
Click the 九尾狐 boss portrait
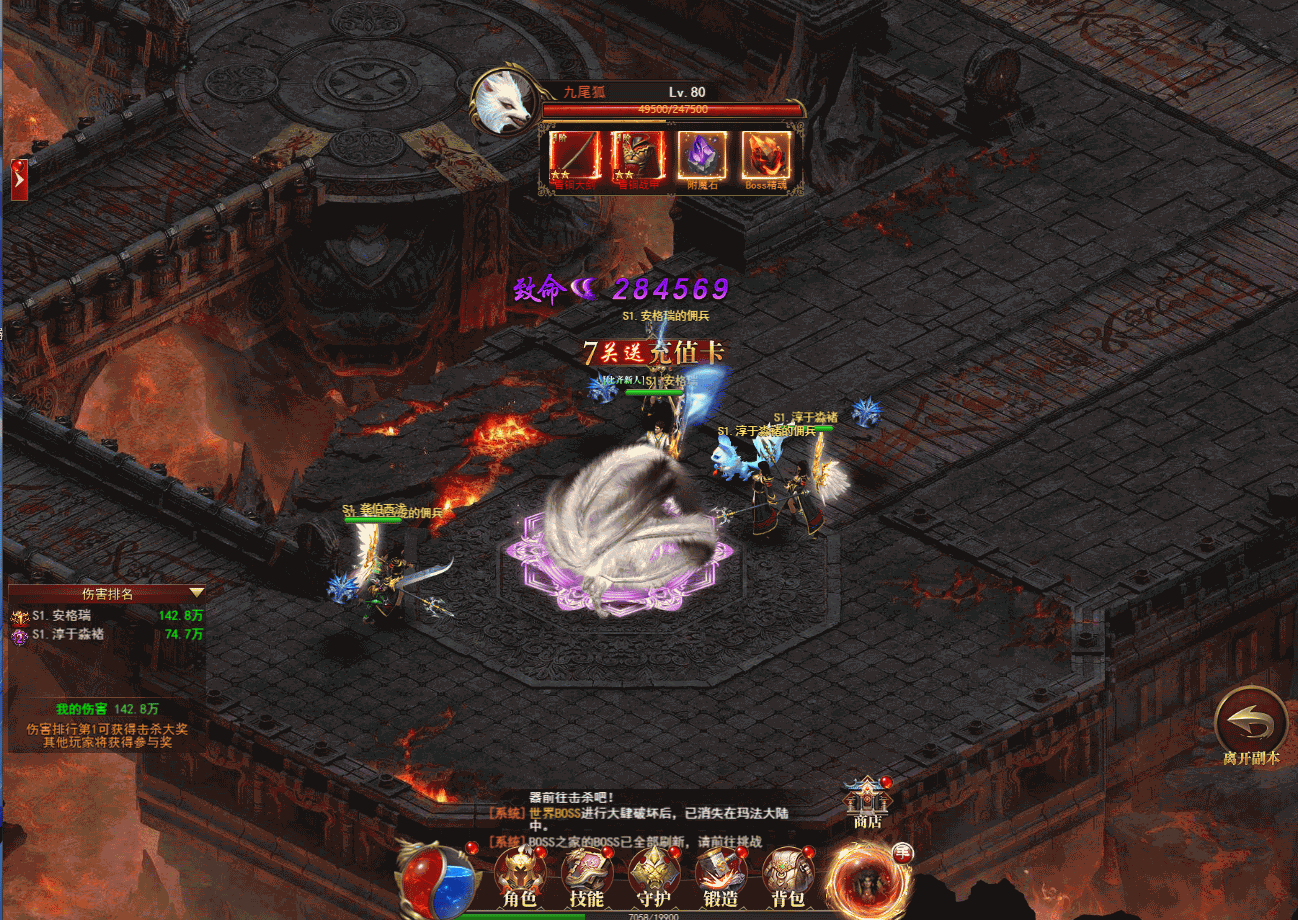(x=503, y=101)
